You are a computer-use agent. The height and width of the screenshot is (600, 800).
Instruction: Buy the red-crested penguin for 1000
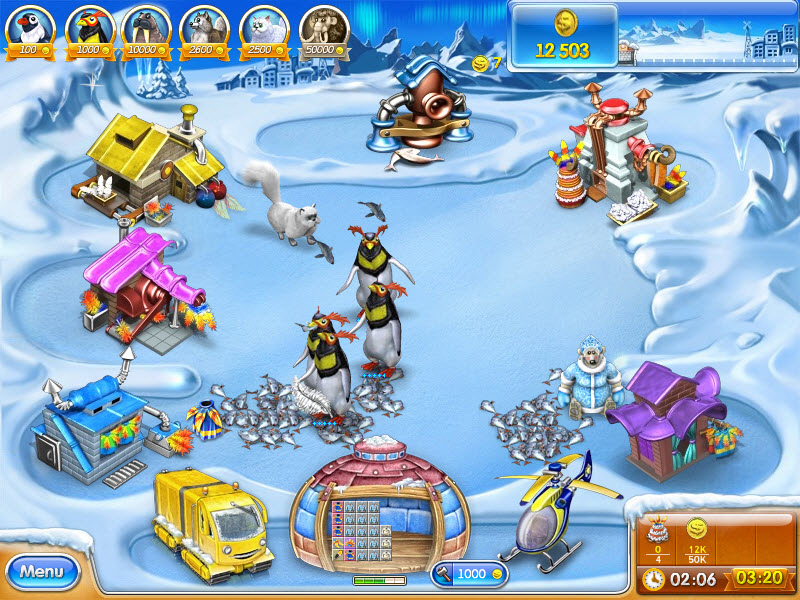pyautogui.click(x=89, y=30)
